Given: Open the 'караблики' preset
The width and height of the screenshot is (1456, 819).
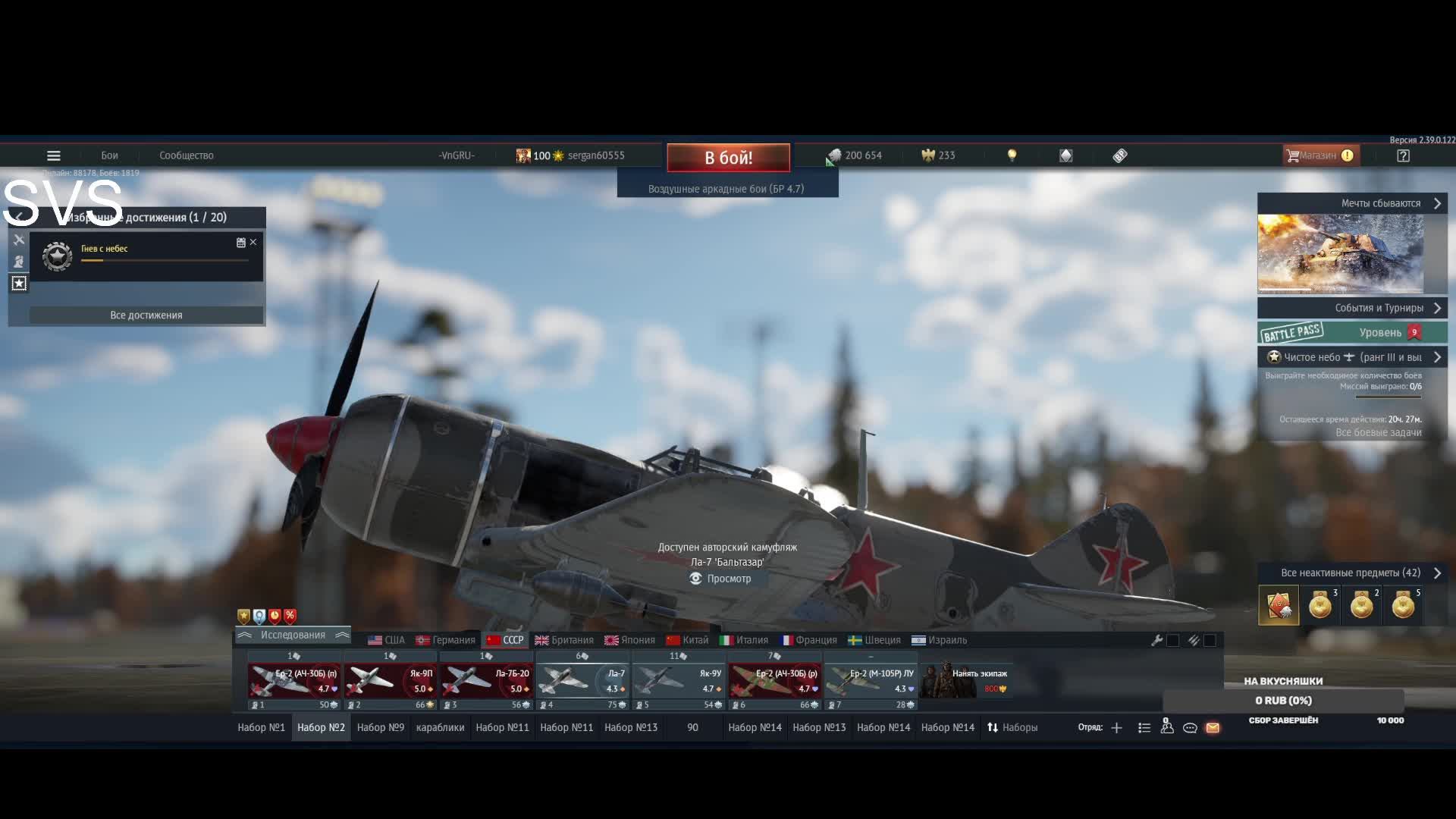Looking at the screenshot, I should click(x=440, y=727).
